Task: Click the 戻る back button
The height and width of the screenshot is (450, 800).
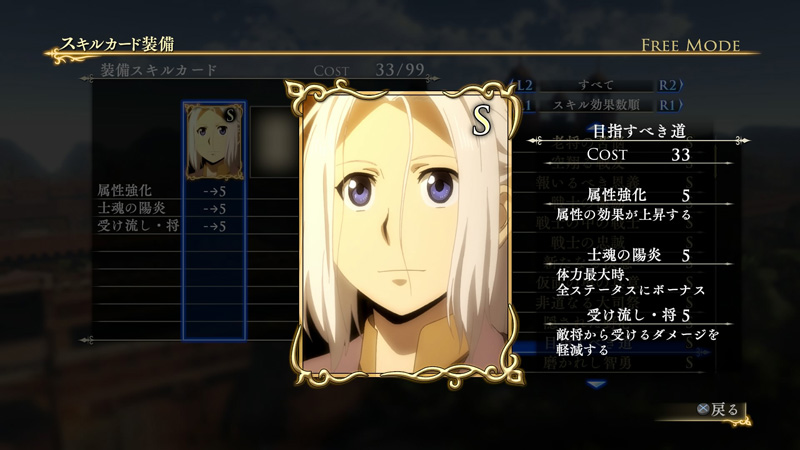Action: pyautogui.click(x=720, y=409)
